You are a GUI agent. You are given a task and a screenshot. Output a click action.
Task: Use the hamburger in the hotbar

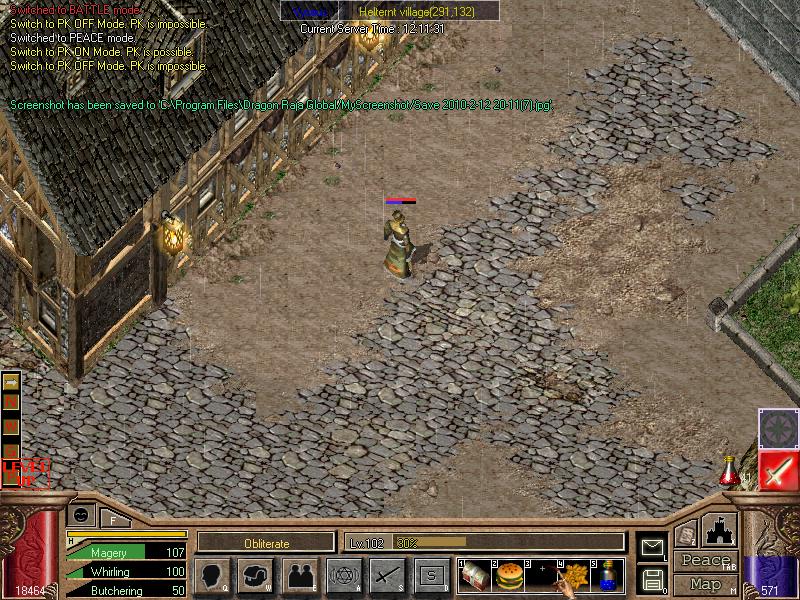(x=509, y=575)
